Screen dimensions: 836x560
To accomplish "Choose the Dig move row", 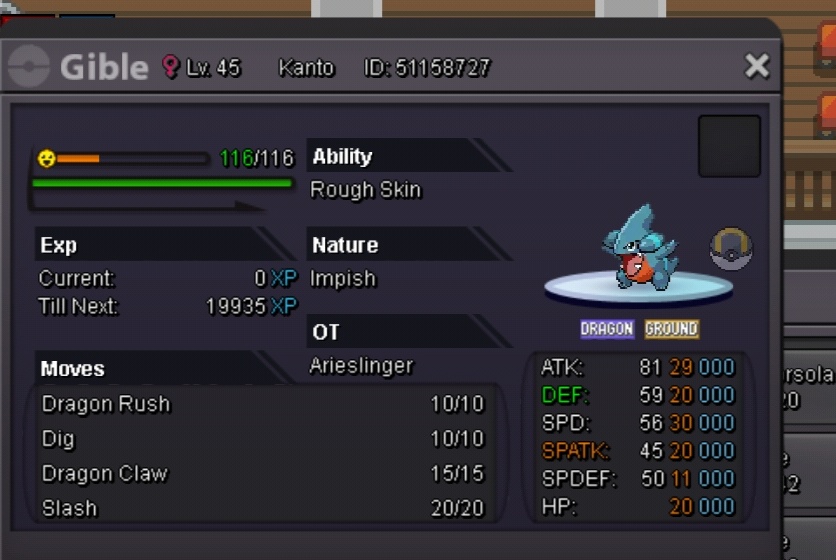I will (x=262, y=439).
